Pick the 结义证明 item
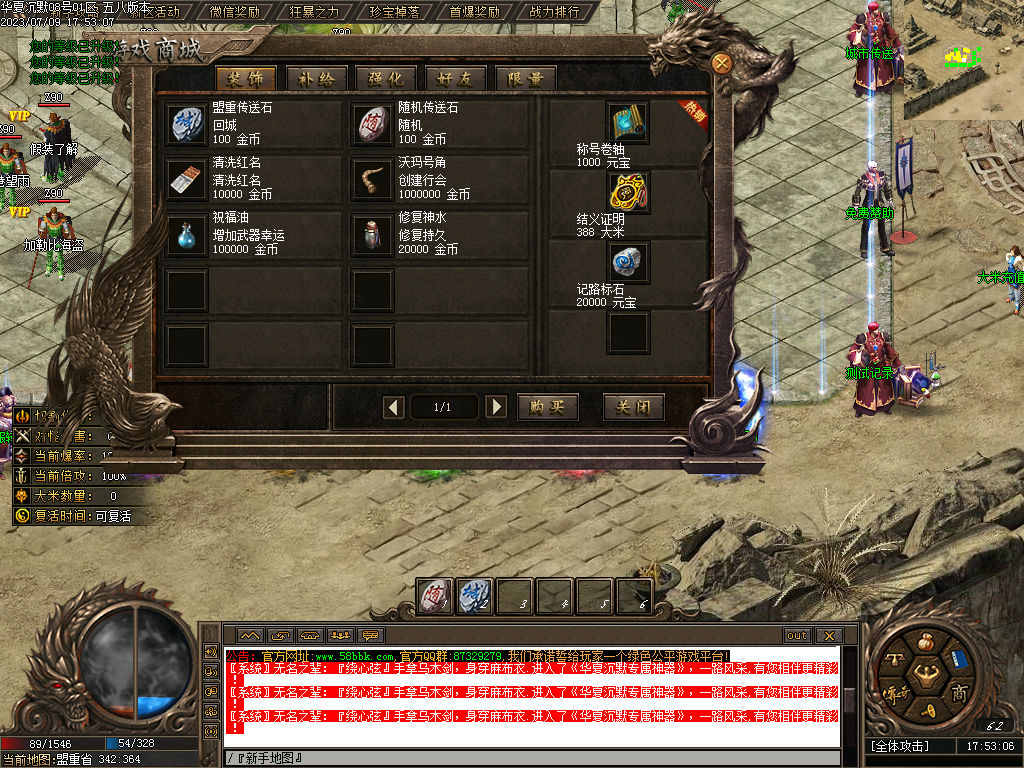Viewport: 1024px width, 768px height. pos(628,192)
